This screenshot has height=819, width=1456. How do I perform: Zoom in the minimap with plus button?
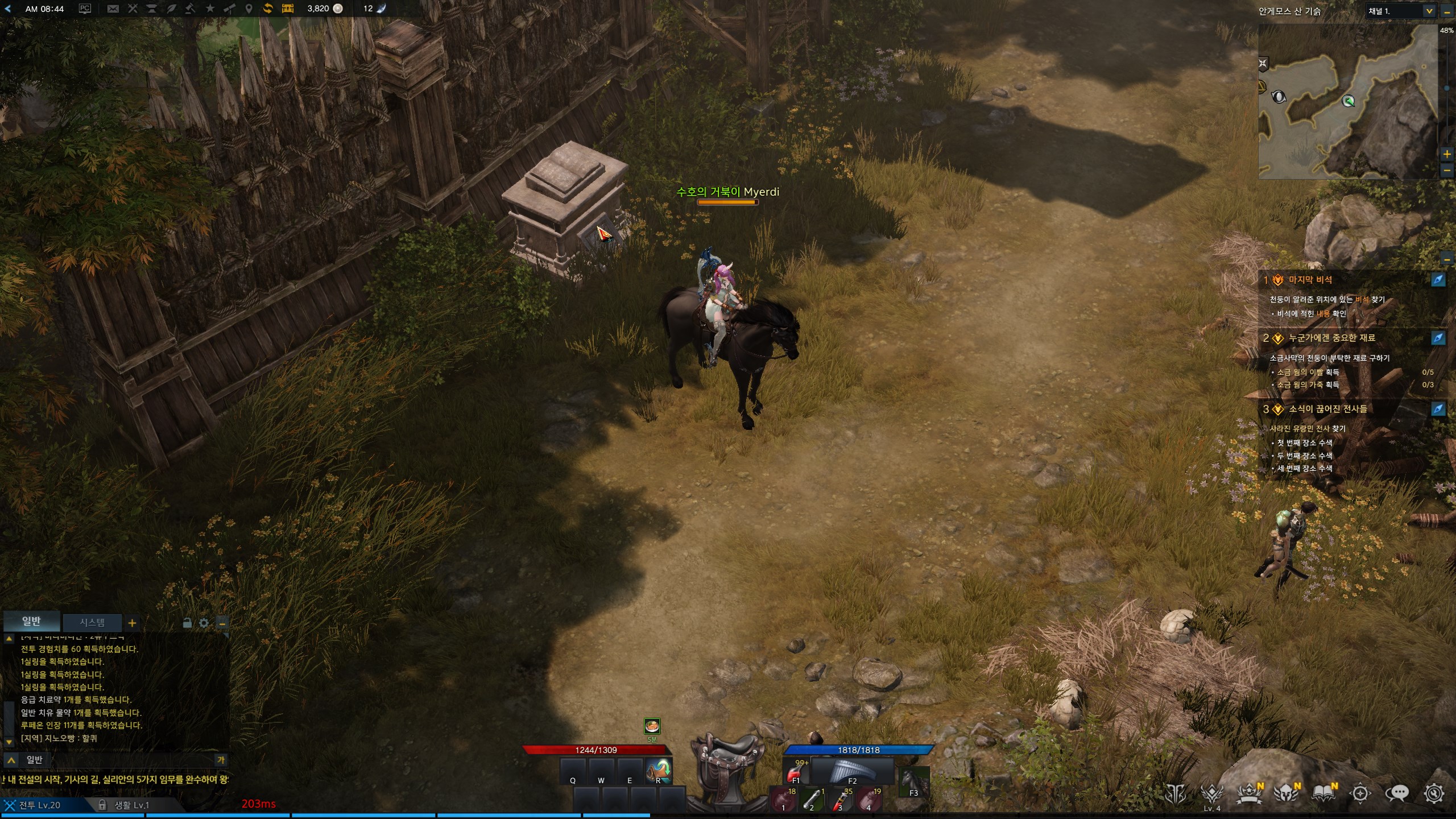point(1447,154)
